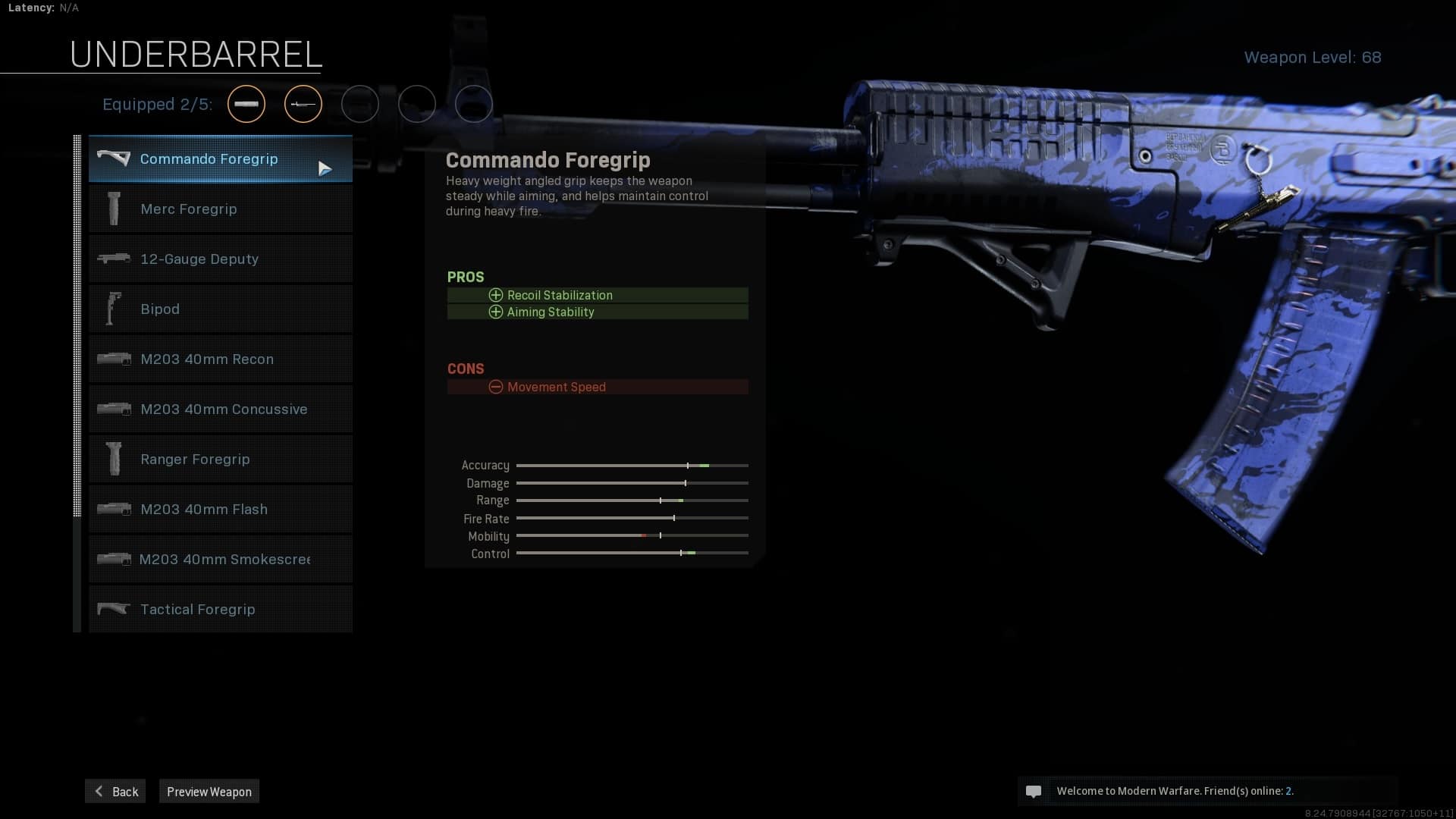Select the Ranger Foregrip entry
The image size is (1456, 819).
click(220, 460)
